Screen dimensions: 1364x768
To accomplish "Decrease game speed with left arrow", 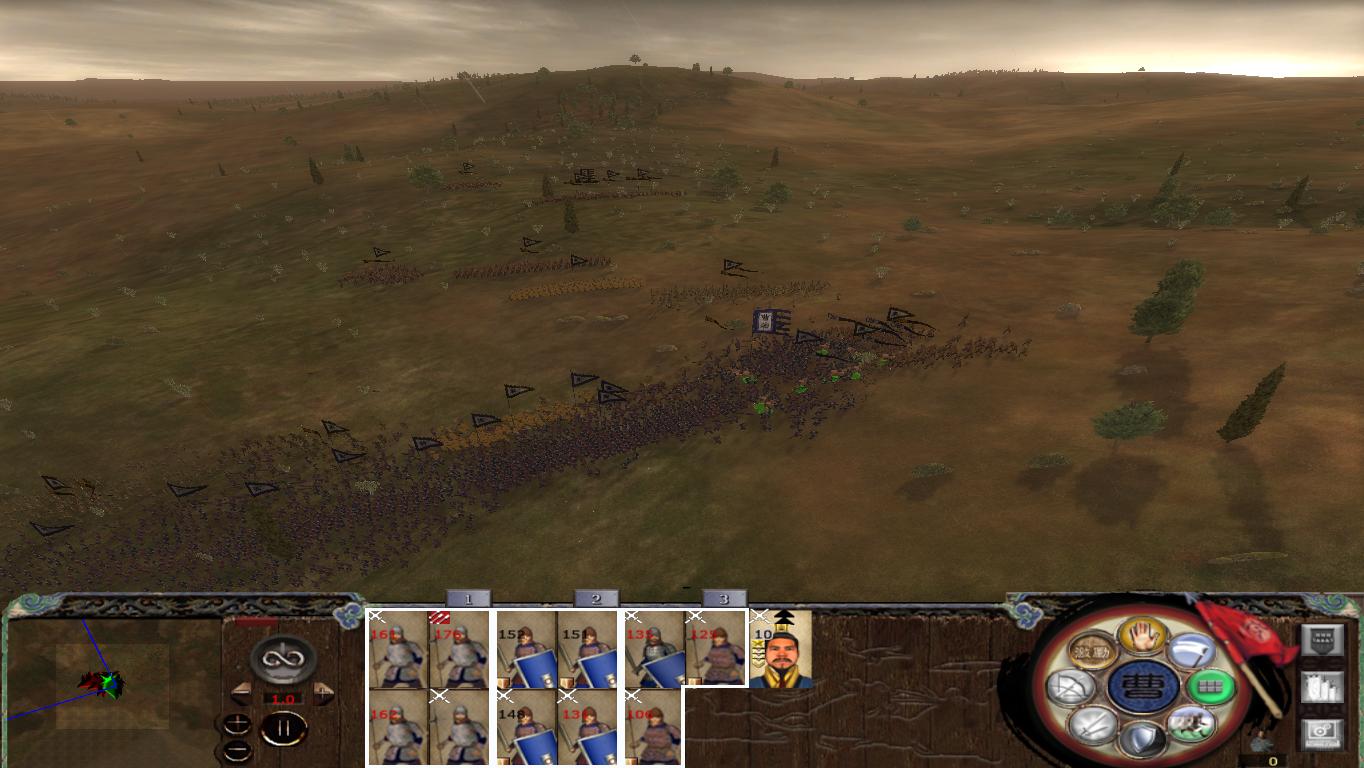I will click(242, 692).
